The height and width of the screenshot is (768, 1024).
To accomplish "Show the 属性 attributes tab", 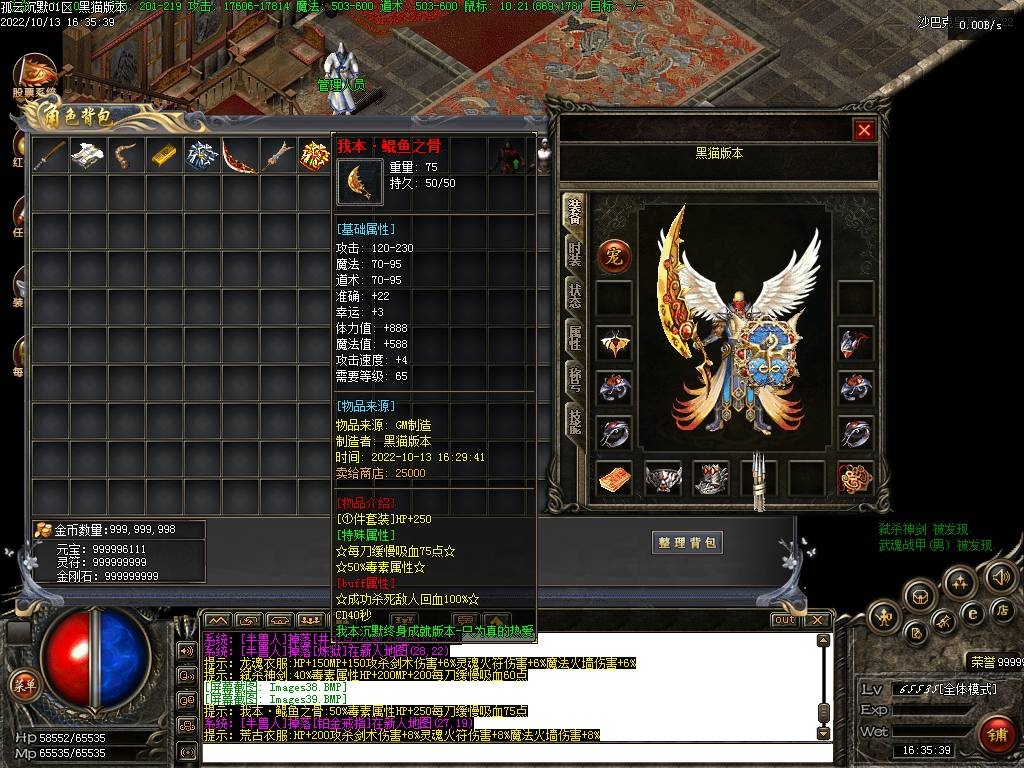I will pyautogui.click(x=574, y=337).
